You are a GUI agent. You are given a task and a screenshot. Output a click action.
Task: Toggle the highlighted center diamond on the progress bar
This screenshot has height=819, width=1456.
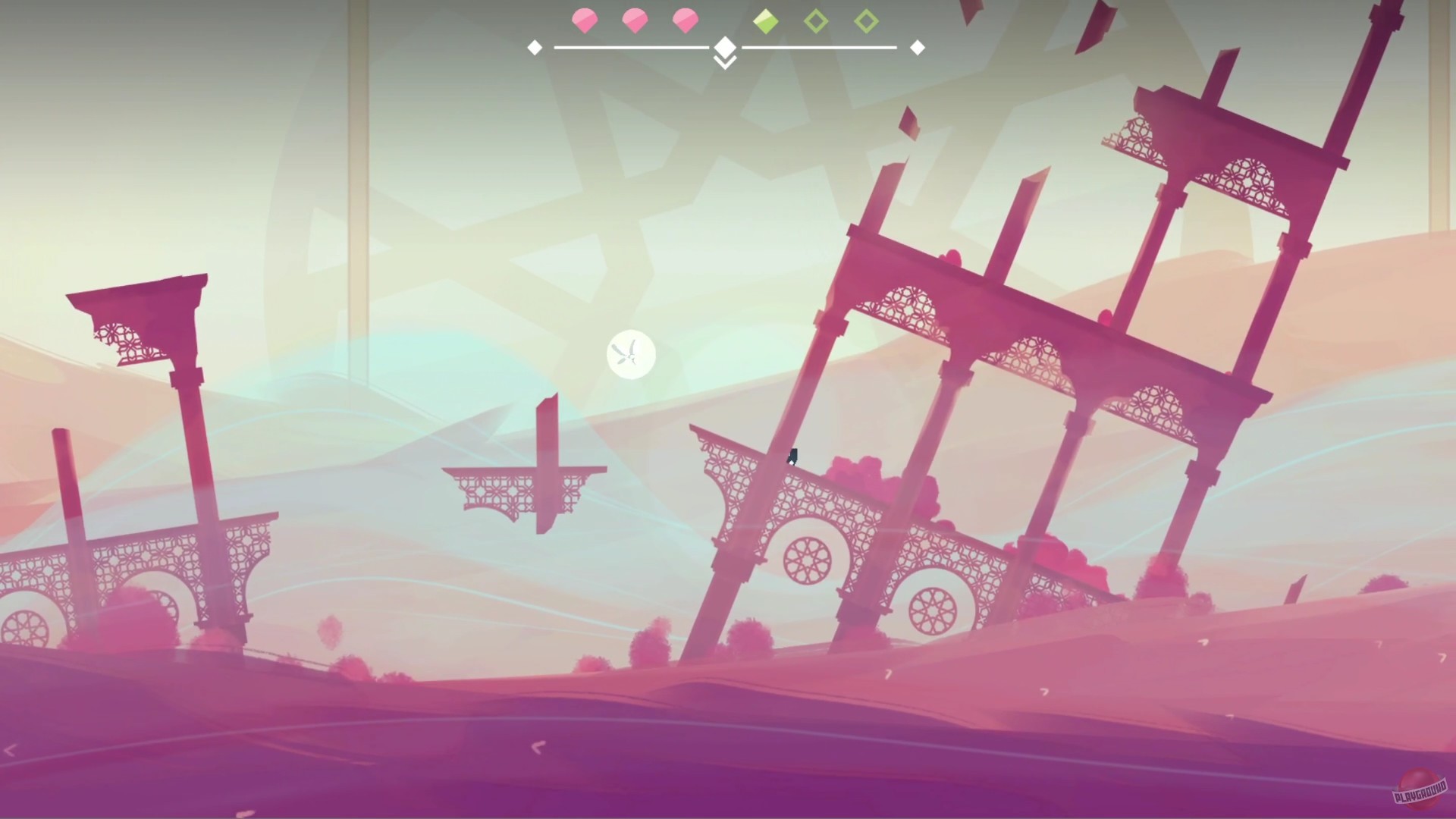click(725, 47)
